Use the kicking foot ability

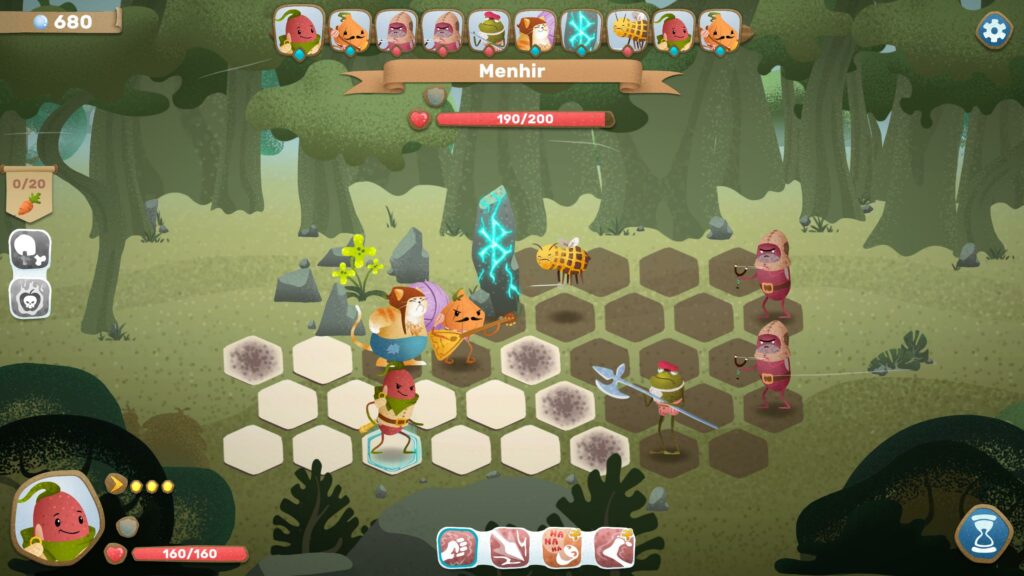pos(613,547)
